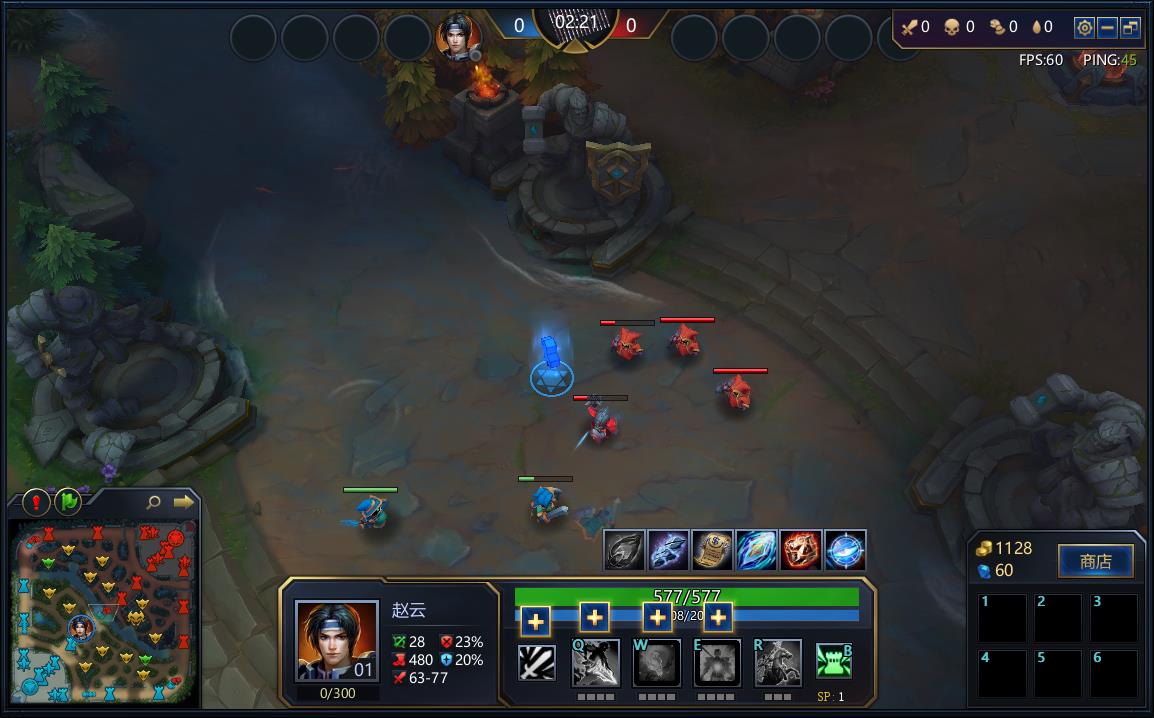Click the 赵云 hero portrait in the status panel

[x=337, y=641]
